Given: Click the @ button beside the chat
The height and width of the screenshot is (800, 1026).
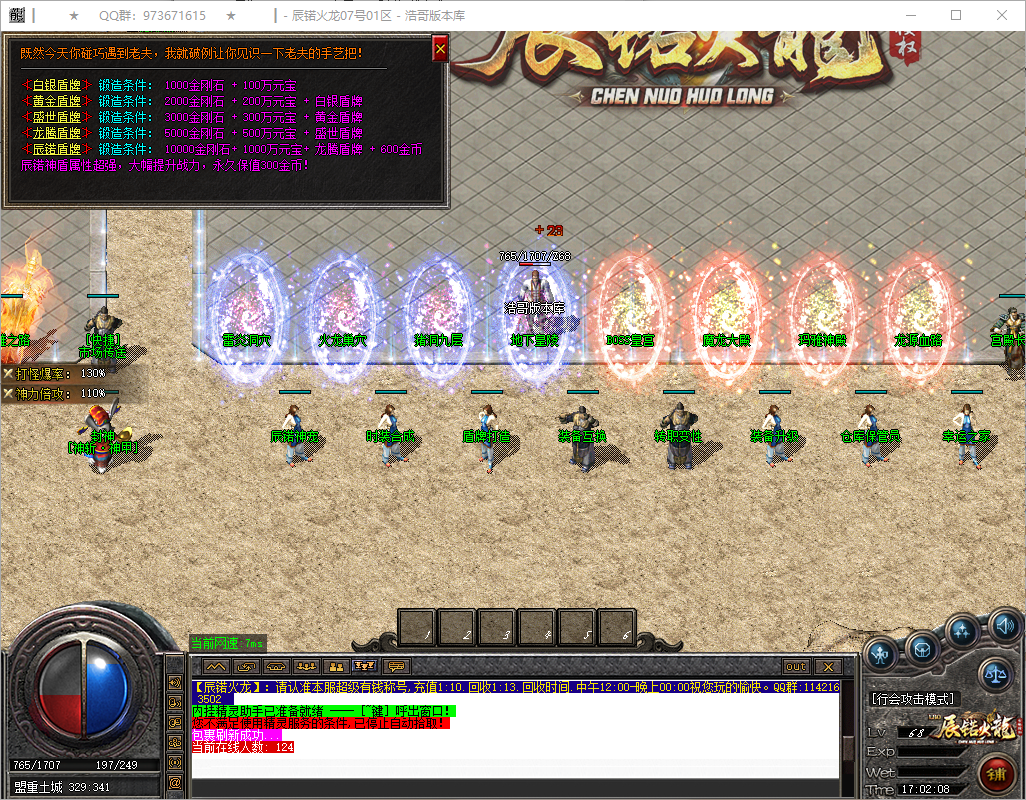Looking at the screenshot, I should 175,780.
